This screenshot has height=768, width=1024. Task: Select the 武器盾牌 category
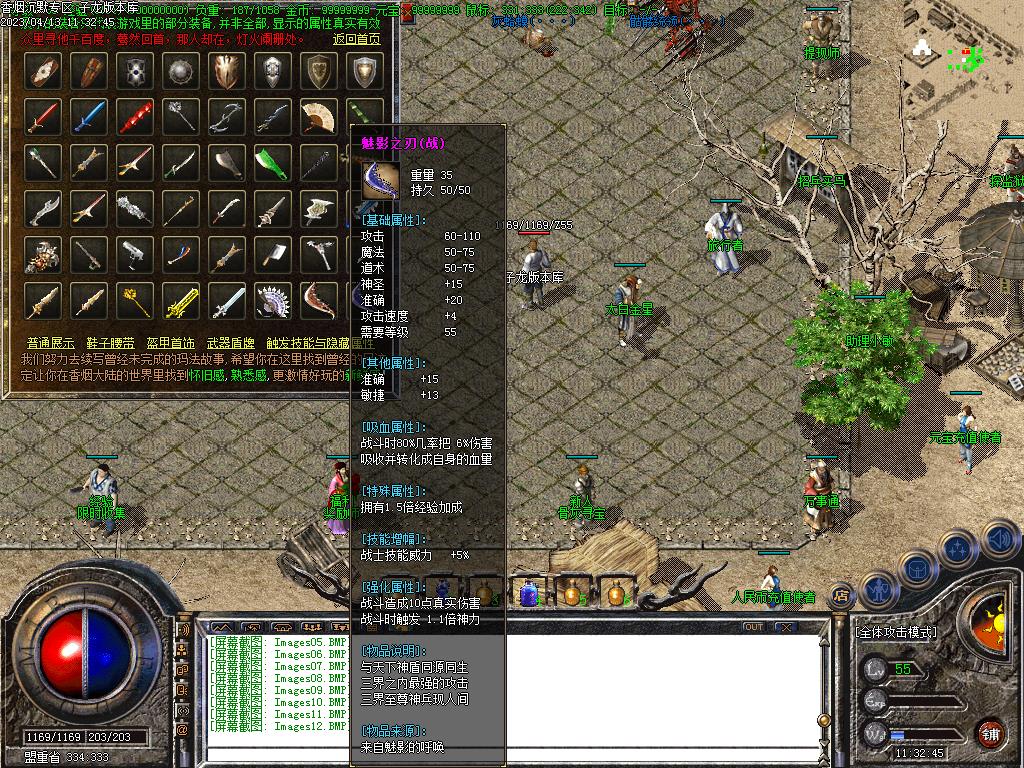[230, 343]
